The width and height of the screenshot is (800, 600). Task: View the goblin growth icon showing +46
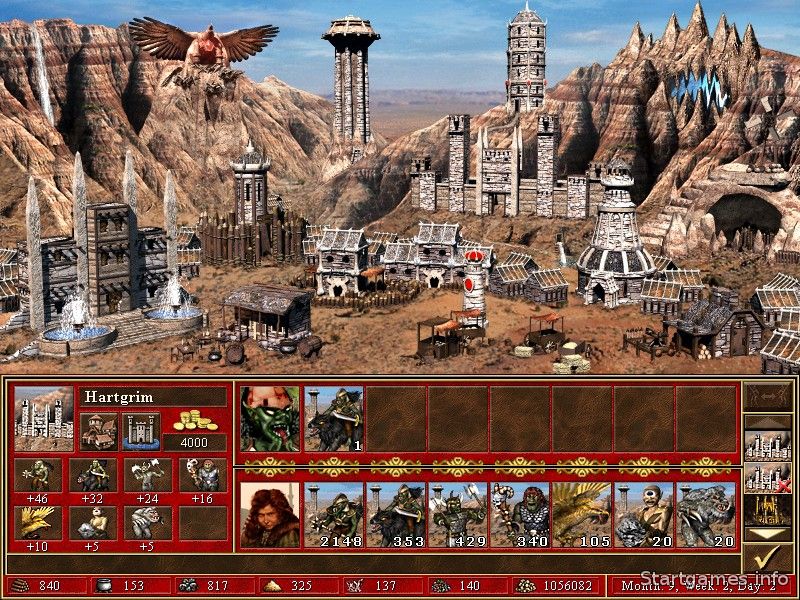click(38, 474)
